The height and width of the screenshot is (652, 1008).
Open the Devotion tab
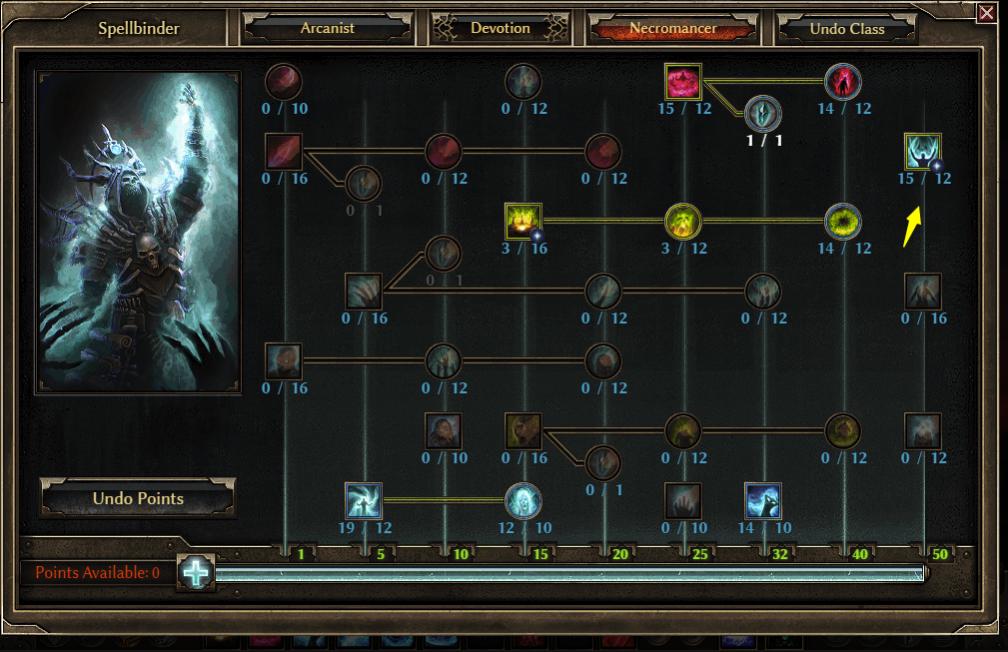pos(500,28)
